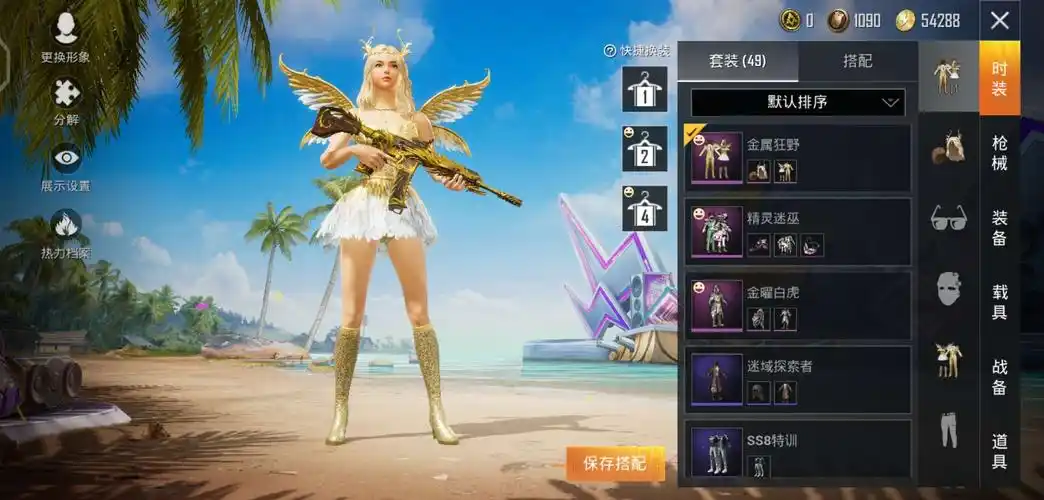The image size is (1044, 500).
Task: Open the 更换形象 change appearance option
Action: tap(66, 37)
